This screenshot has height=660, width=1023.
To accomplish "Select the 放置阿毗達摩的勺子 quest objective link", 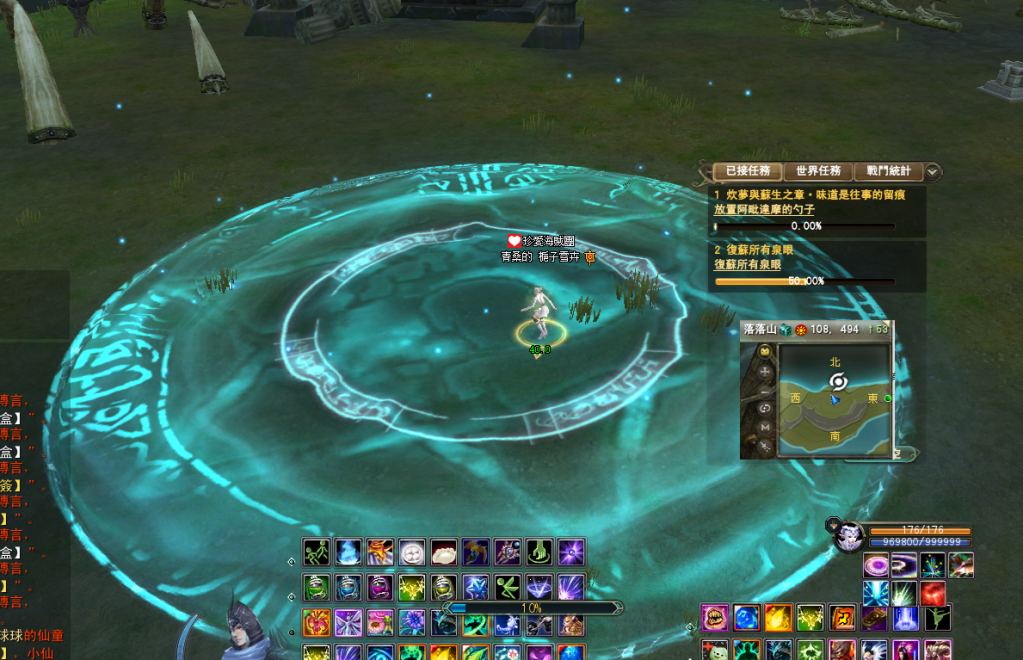I will (x=764, y=210).
